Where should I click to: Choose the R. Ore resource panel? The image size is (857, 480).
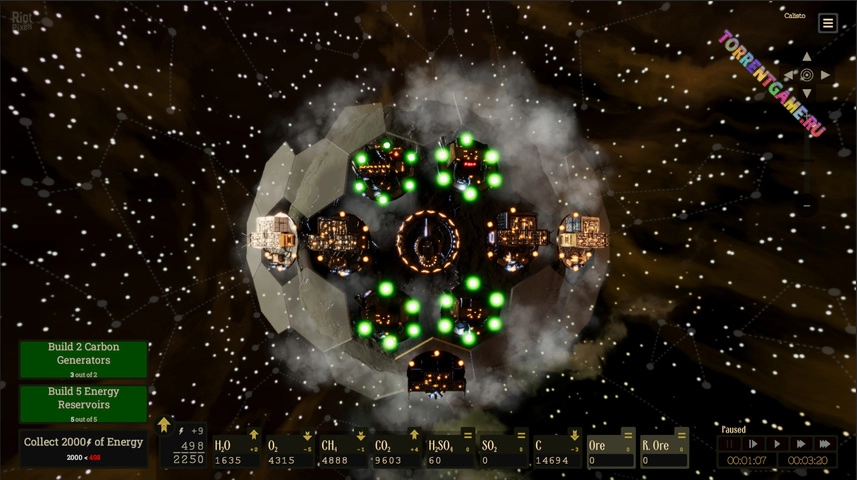[664, 451]
